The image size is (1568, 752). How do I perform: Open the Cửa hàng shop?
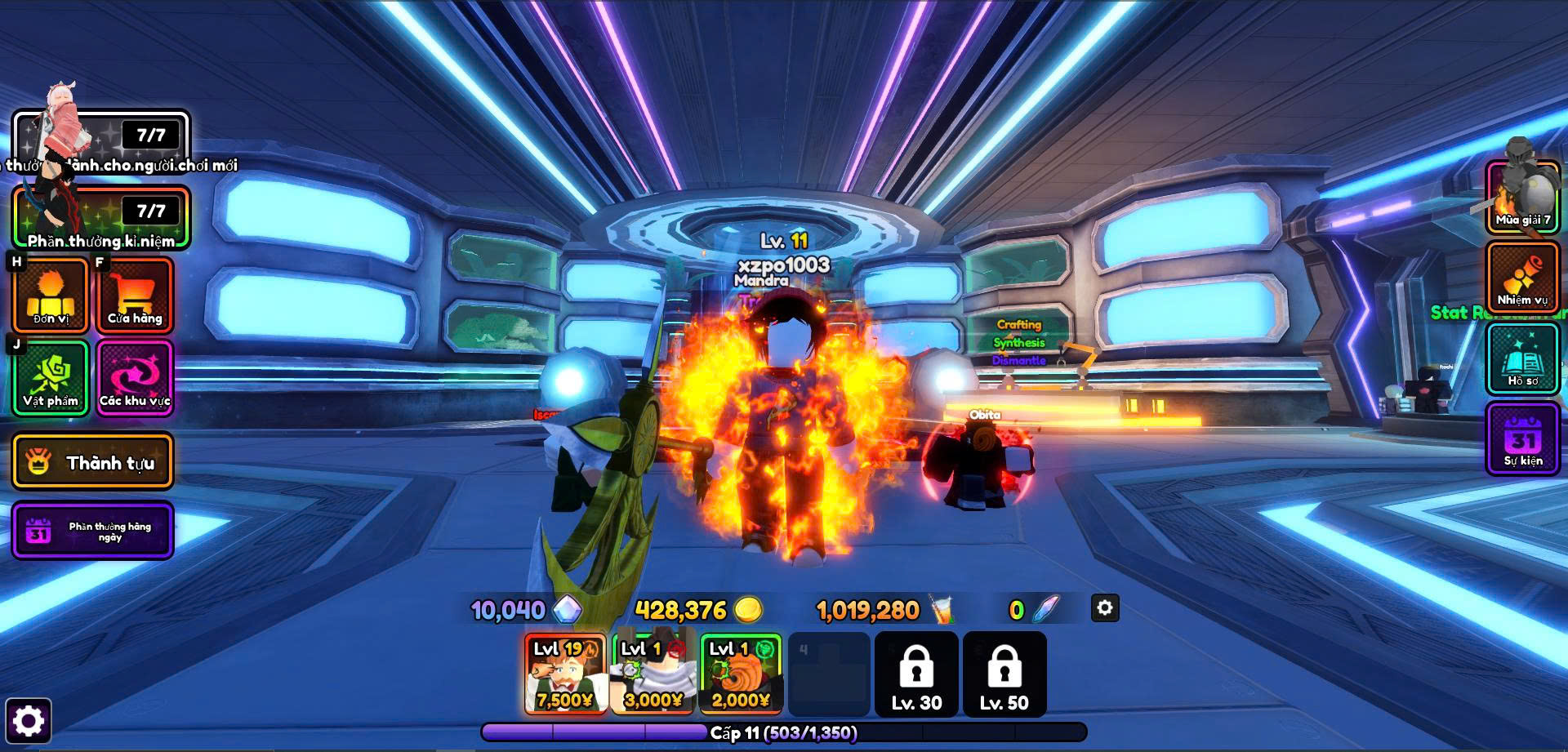tap(135, 295)
